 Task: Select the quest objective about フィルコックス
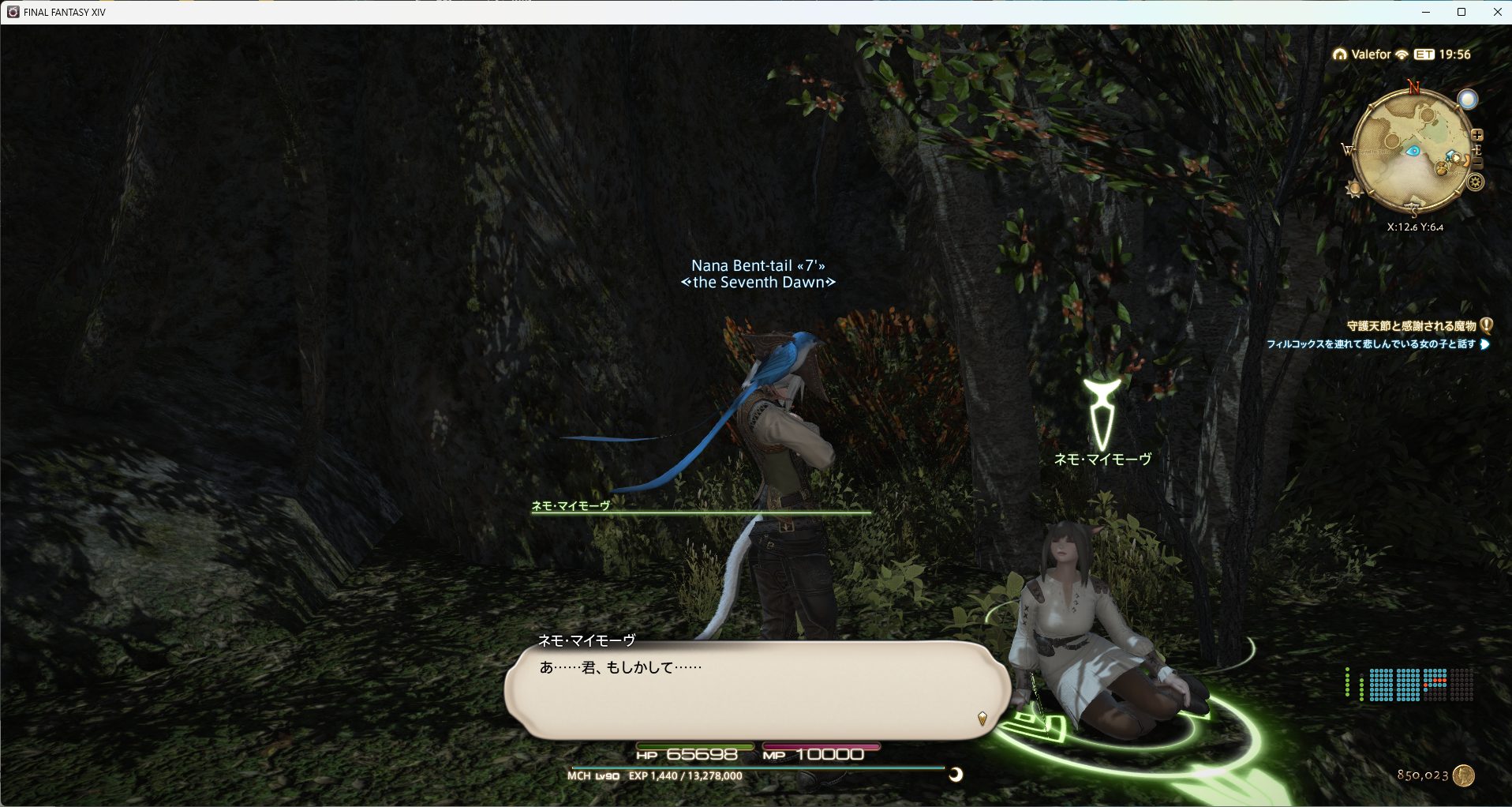(1371, 344)
